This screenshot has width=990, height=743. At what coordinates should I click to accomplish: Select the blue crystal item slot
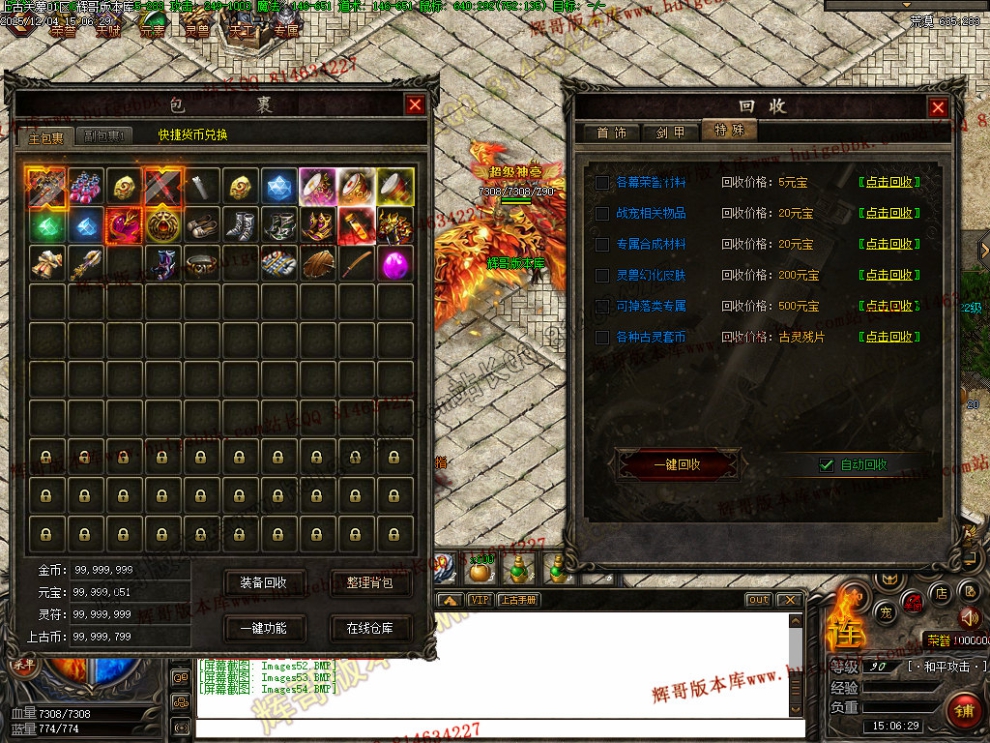pos(279,187)
